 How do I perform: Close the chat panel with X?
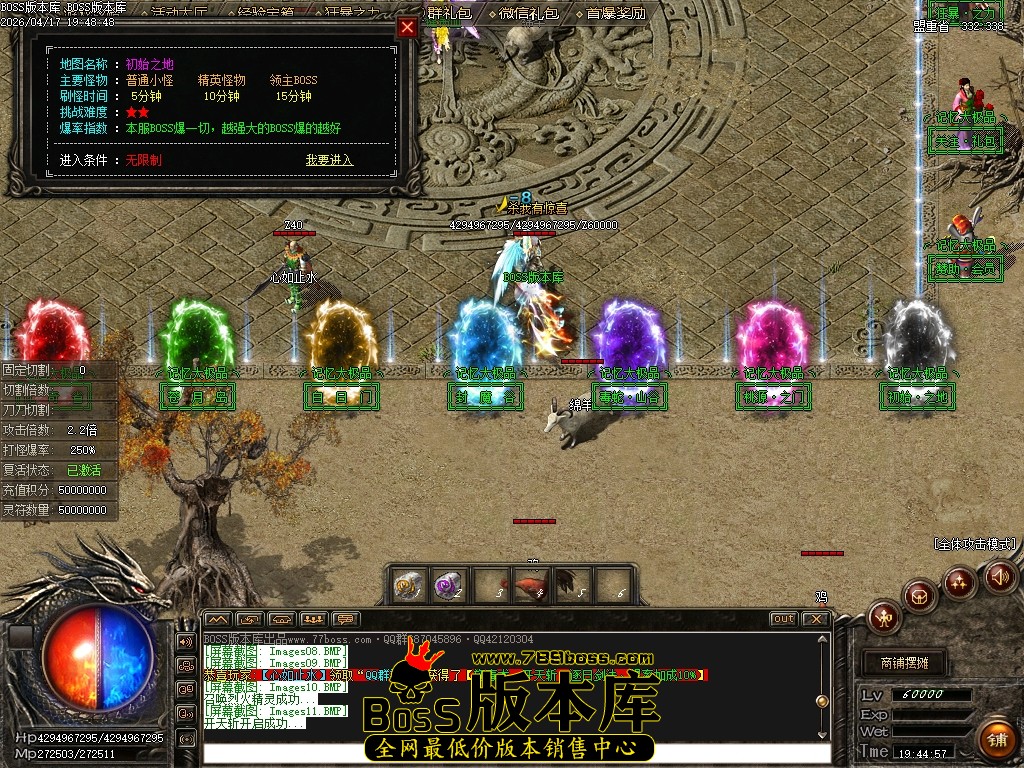[x=816, y=619]
